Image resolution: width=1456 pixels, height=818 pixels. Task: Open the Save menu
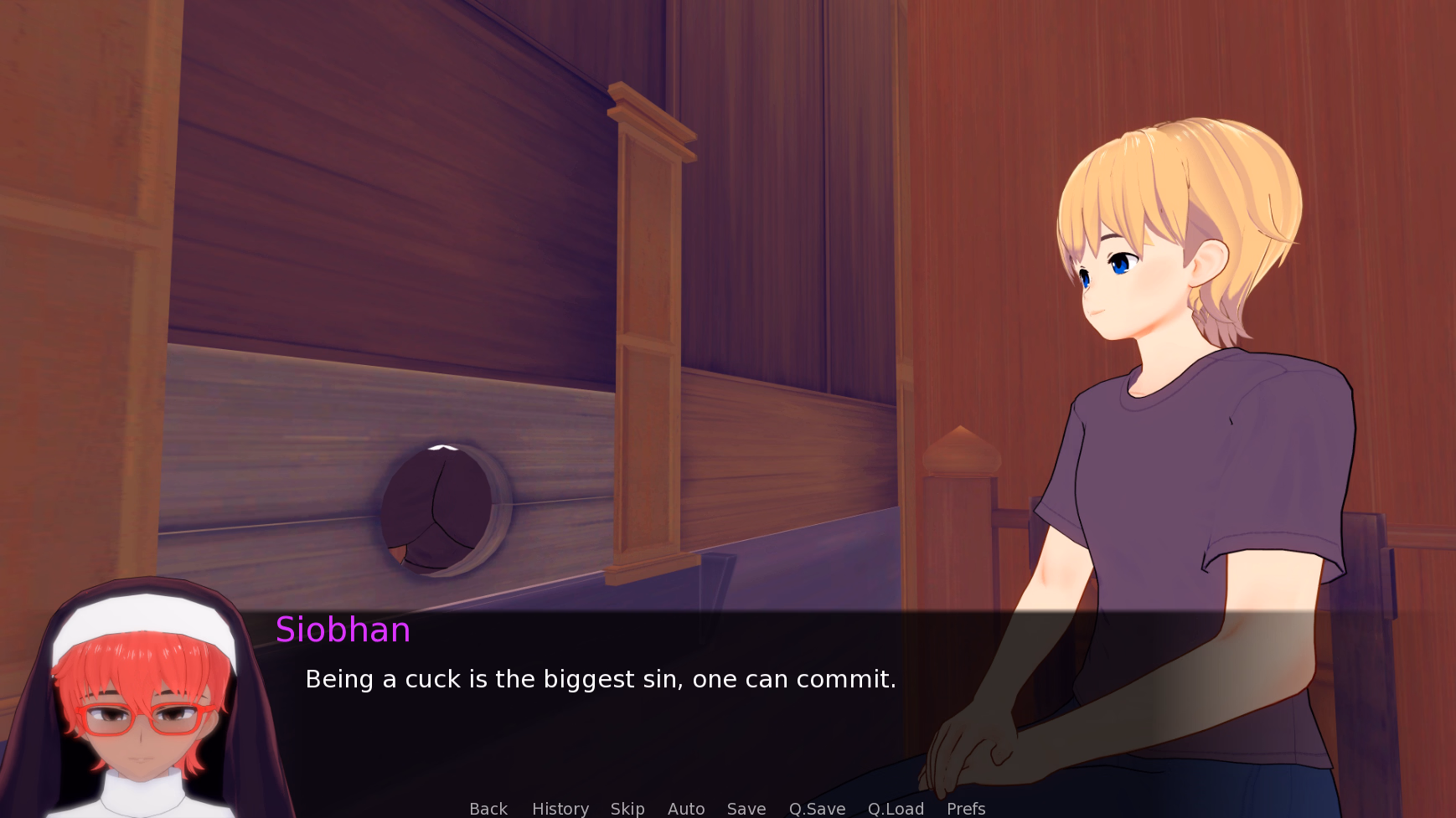(x=746, y=808)
